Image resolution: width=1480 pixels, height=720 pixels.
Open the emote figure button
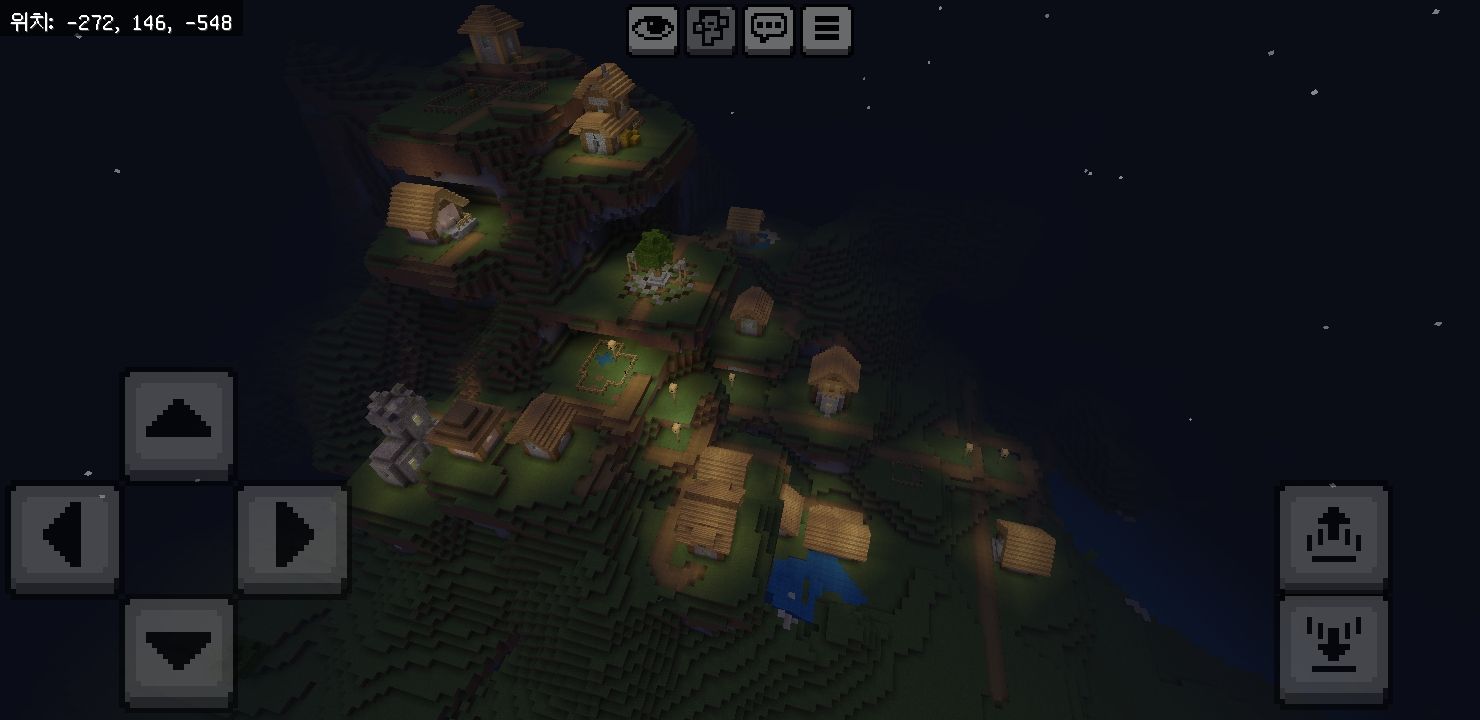point(711,30)
